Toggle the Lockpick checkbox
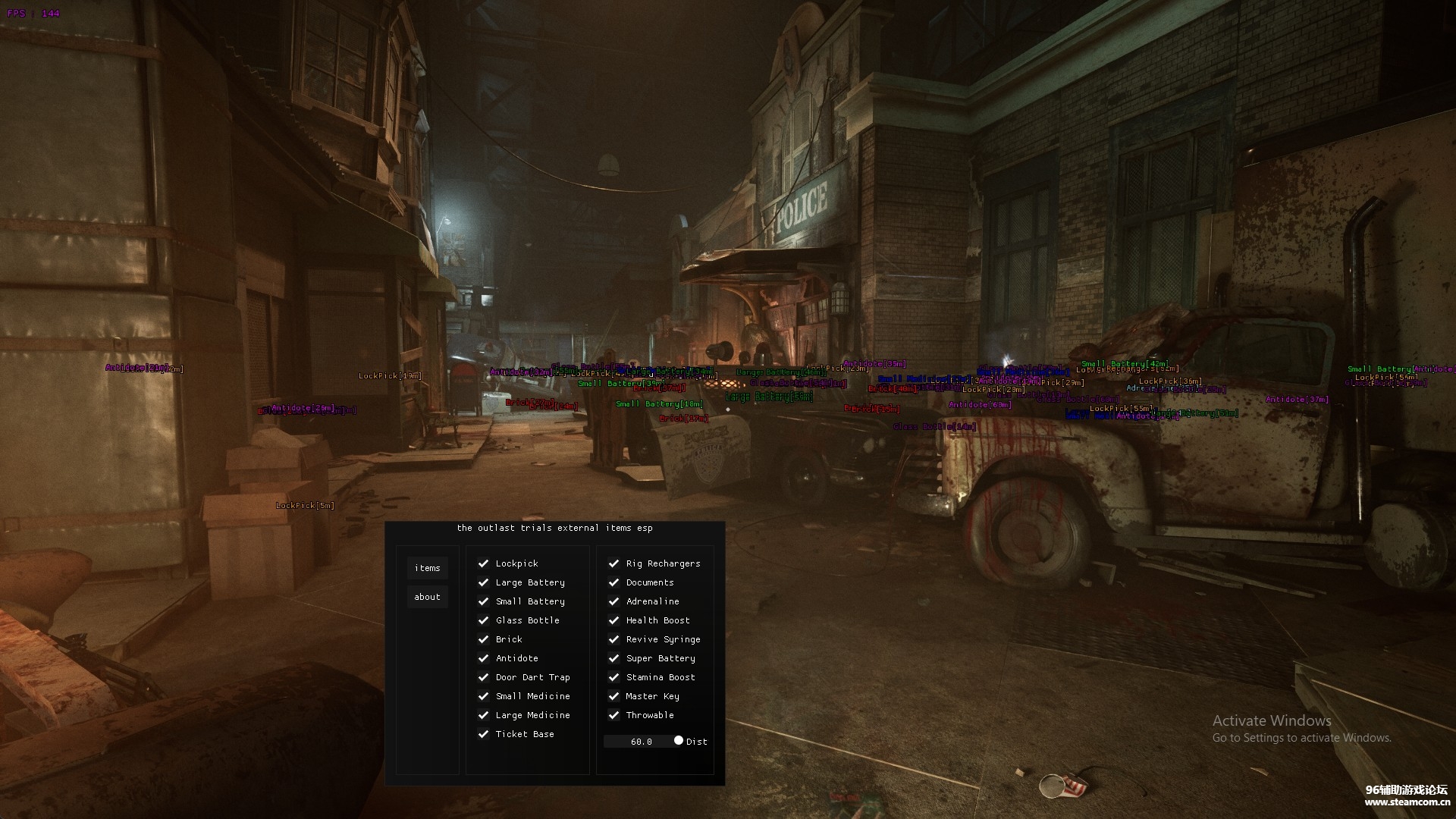Screen dimensions: 1456x819 [x=483, y=563]
